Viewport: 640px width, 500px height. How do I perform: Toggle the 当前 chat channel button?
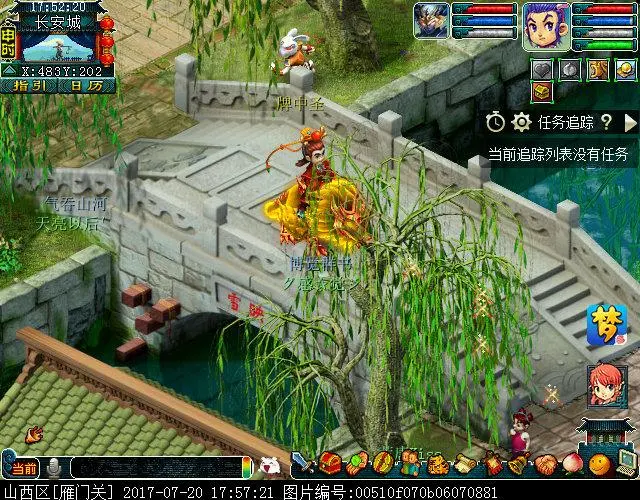22,467
